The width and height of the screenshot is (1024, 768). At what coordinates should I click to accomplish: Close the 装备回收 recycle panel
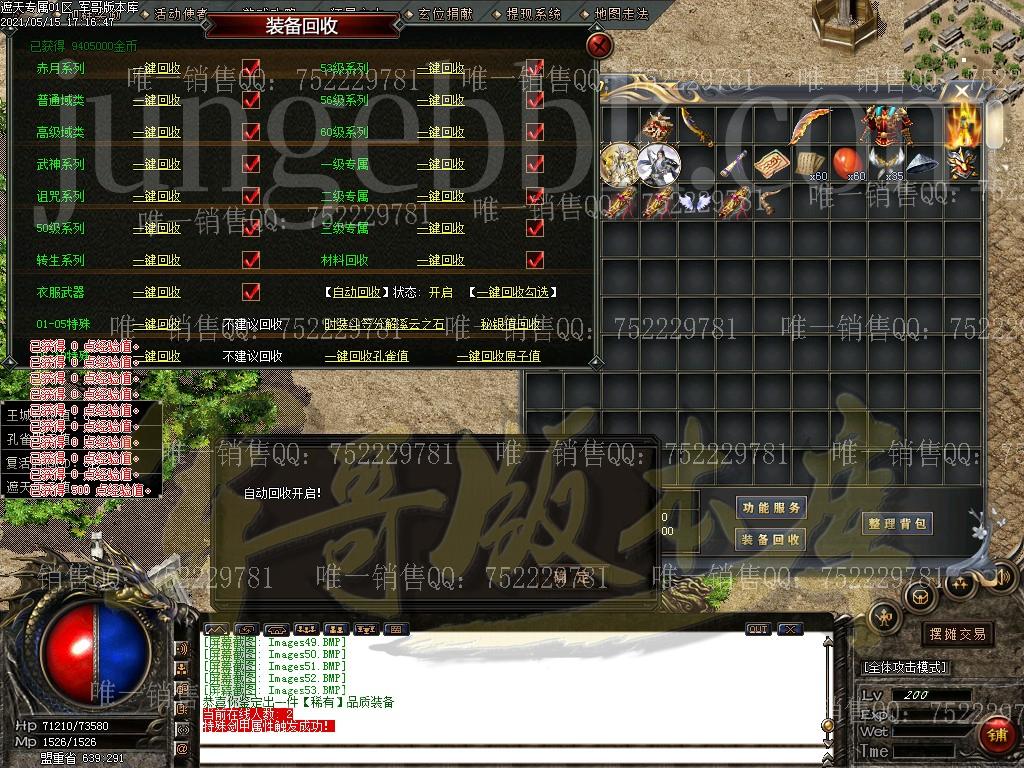598,45
